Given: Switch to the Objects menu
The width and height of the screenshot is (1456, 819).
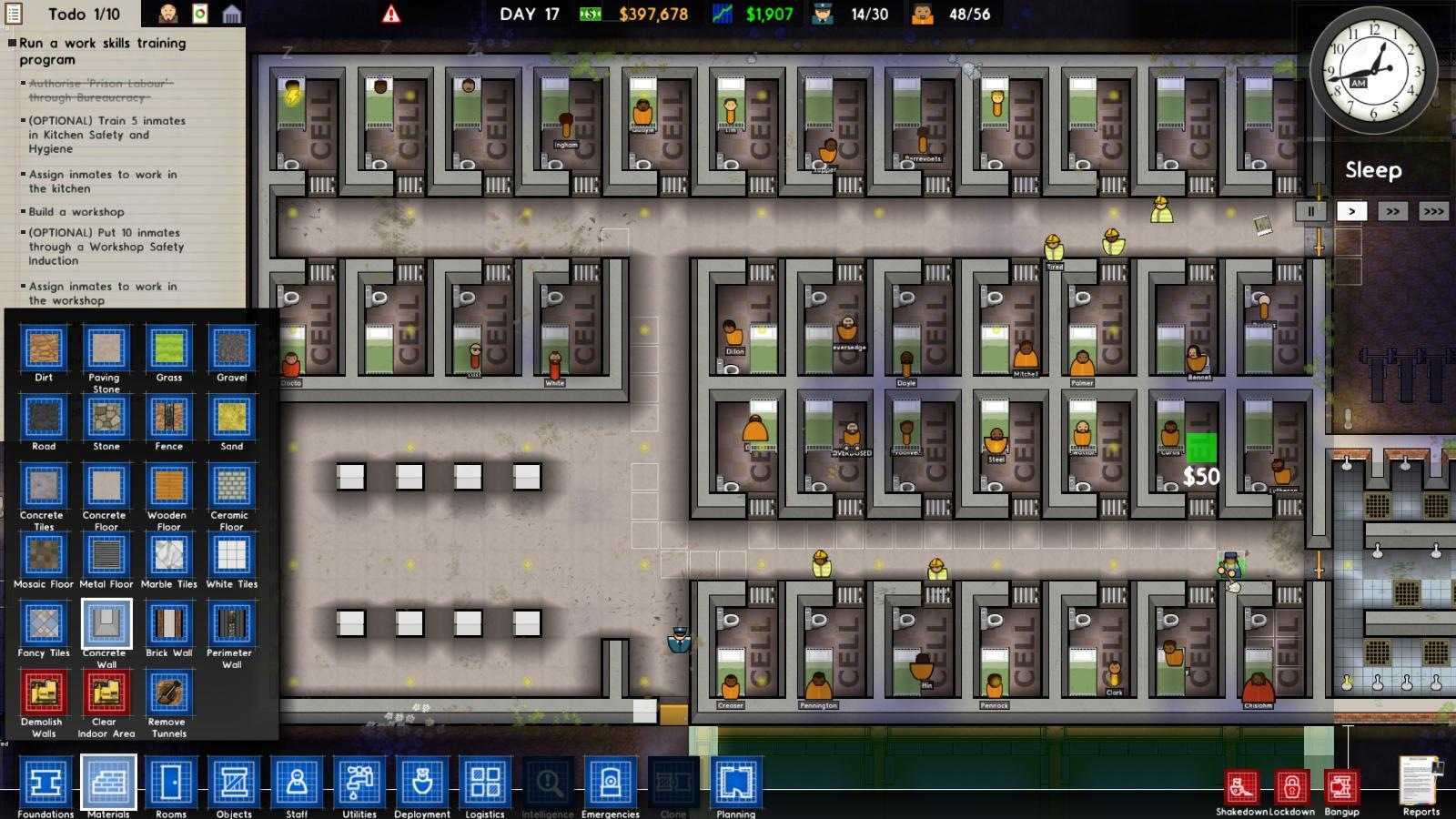Looking at the screenshot, I should coord(233,783).
